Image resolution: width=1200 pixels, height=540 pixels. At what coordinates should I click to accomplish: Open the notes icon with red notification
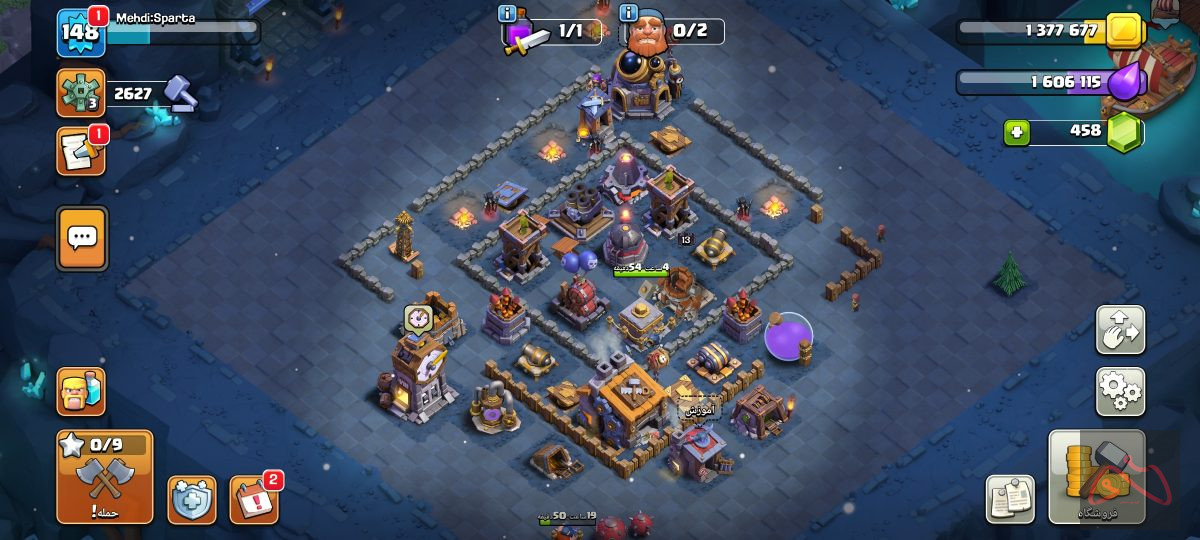81,151
